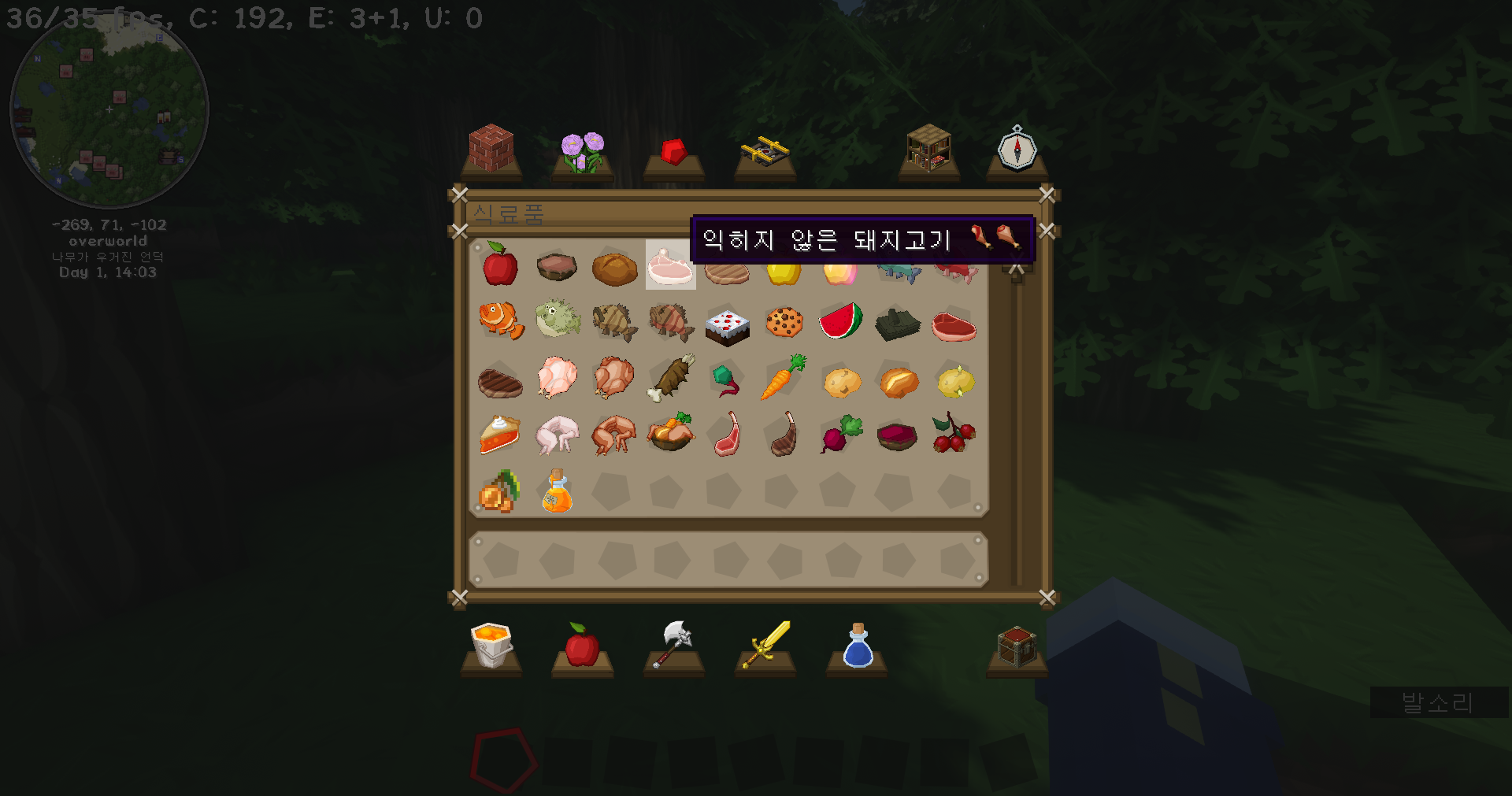The width and height of the screenshot is (1512, 796).
Task: Click the circular minimap
Action: point(109,109)
